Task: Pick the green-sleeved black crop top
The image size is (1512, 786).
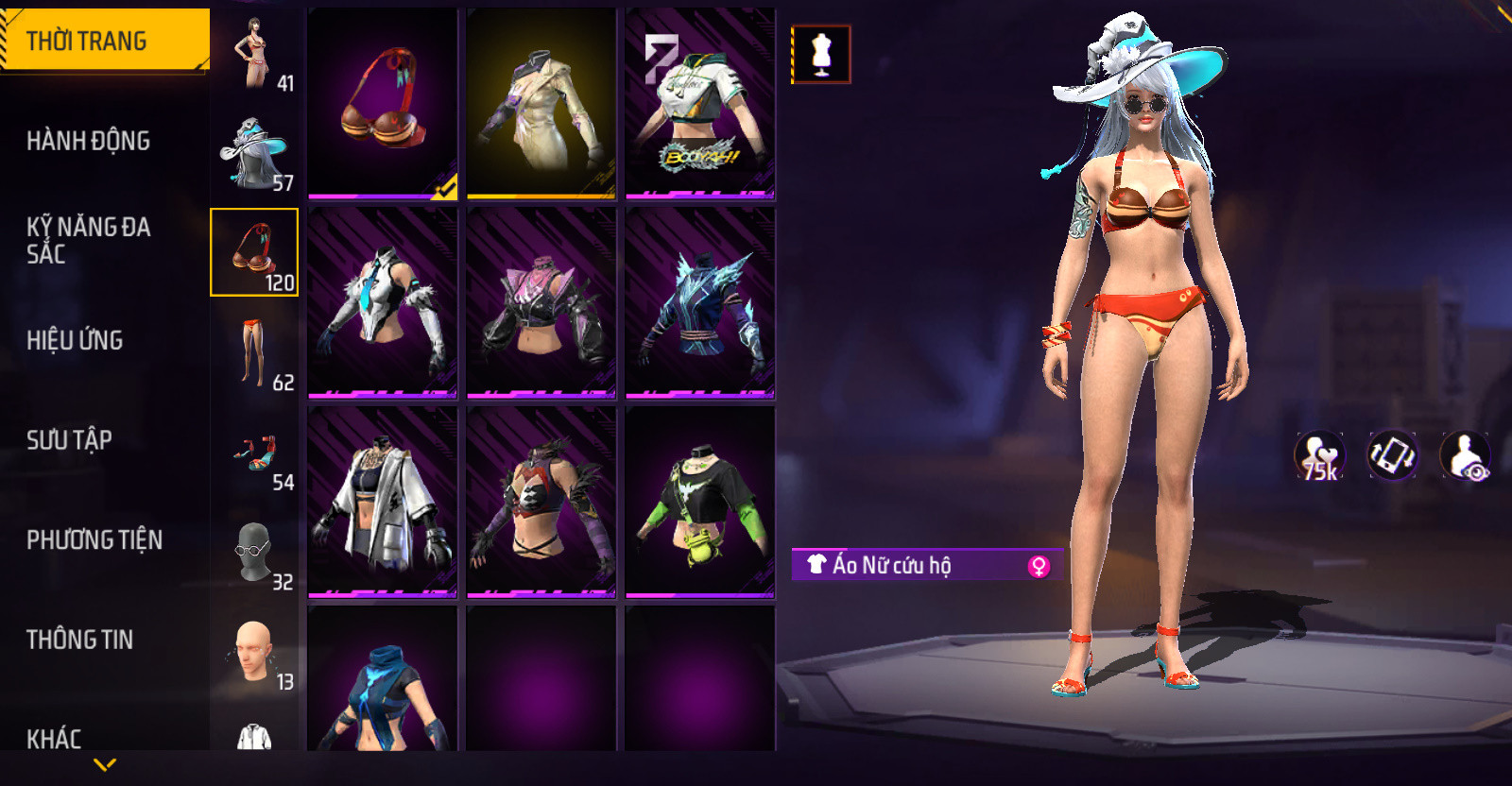Action: pos(700,503)
